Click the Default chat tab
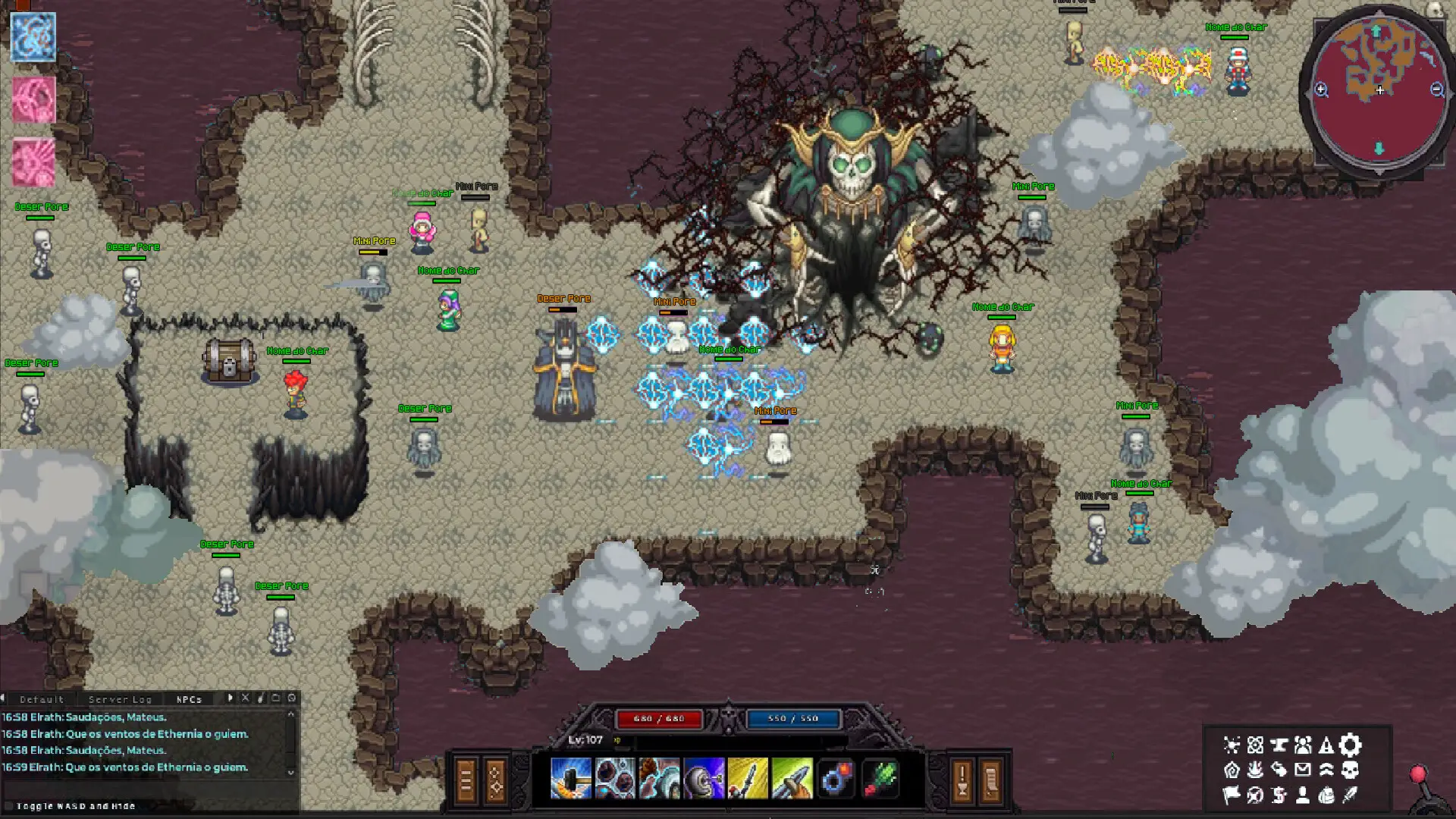This screenshot has width=1456, height=819. point(42,699)
